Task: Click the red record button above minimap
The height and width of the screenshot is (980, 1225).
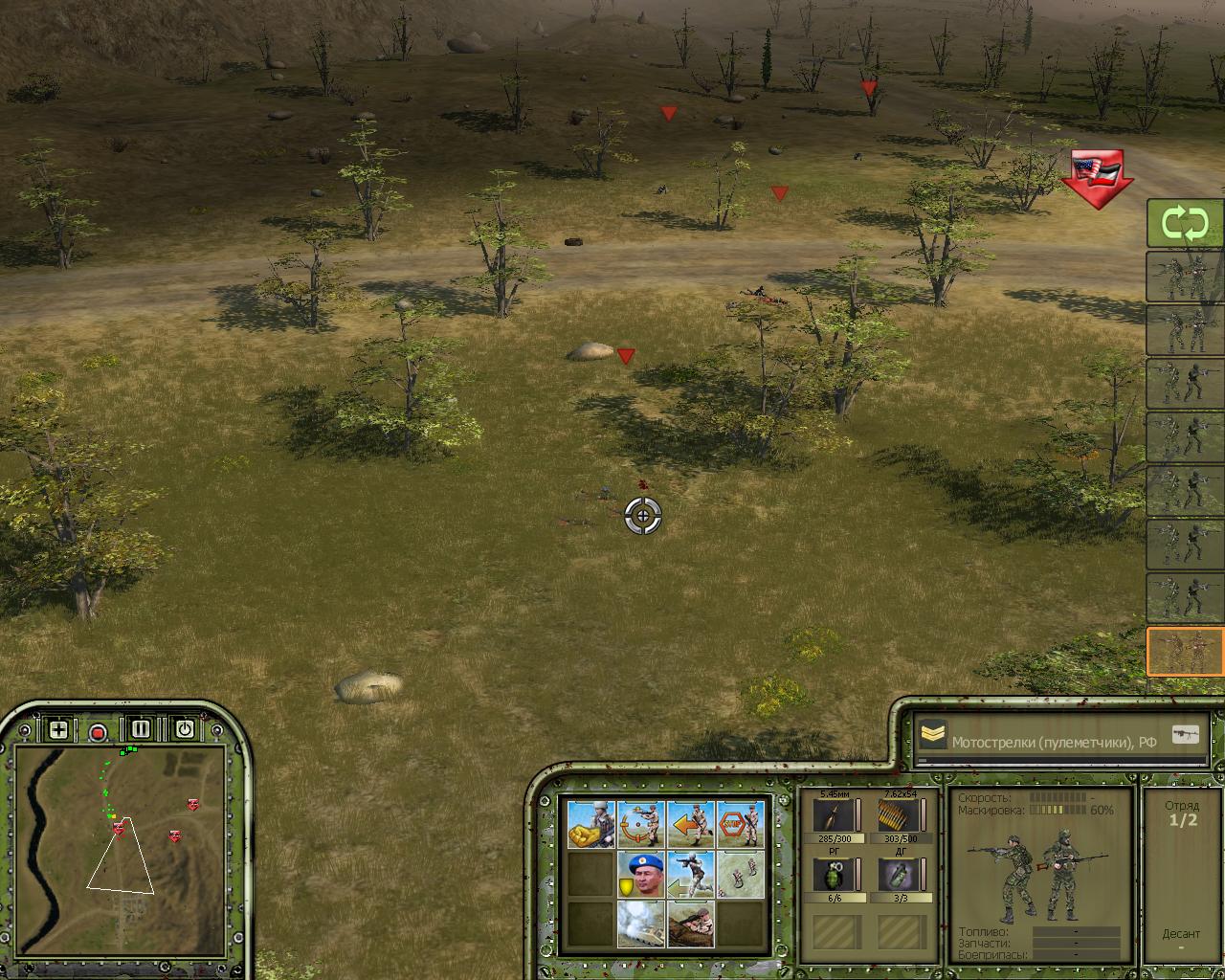Action: pos(98,733)
